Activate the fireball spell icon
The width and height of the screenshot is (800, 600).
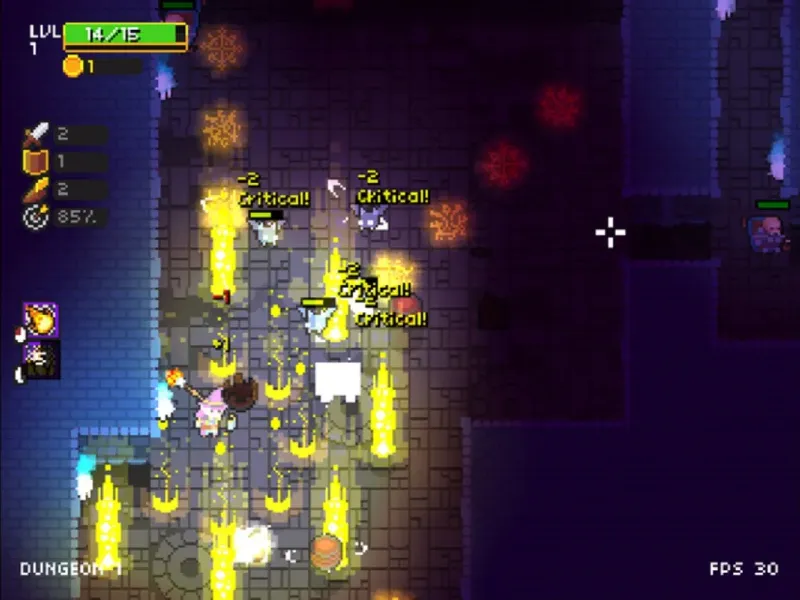pyautogui.click(x=41, y=320)
